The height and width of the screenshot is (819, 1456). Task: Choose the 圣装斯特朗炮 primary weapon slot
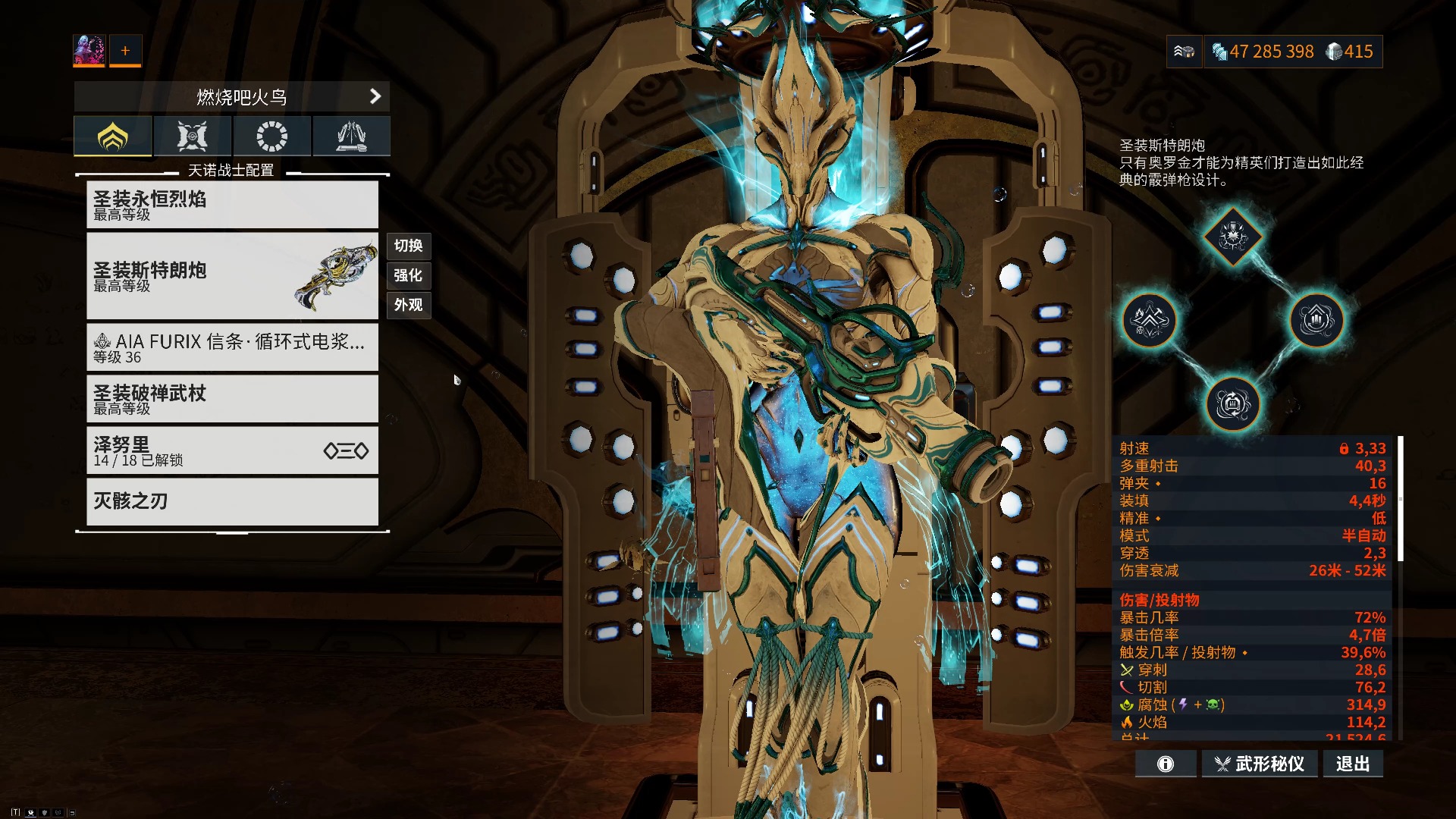[x=232, y=276]
